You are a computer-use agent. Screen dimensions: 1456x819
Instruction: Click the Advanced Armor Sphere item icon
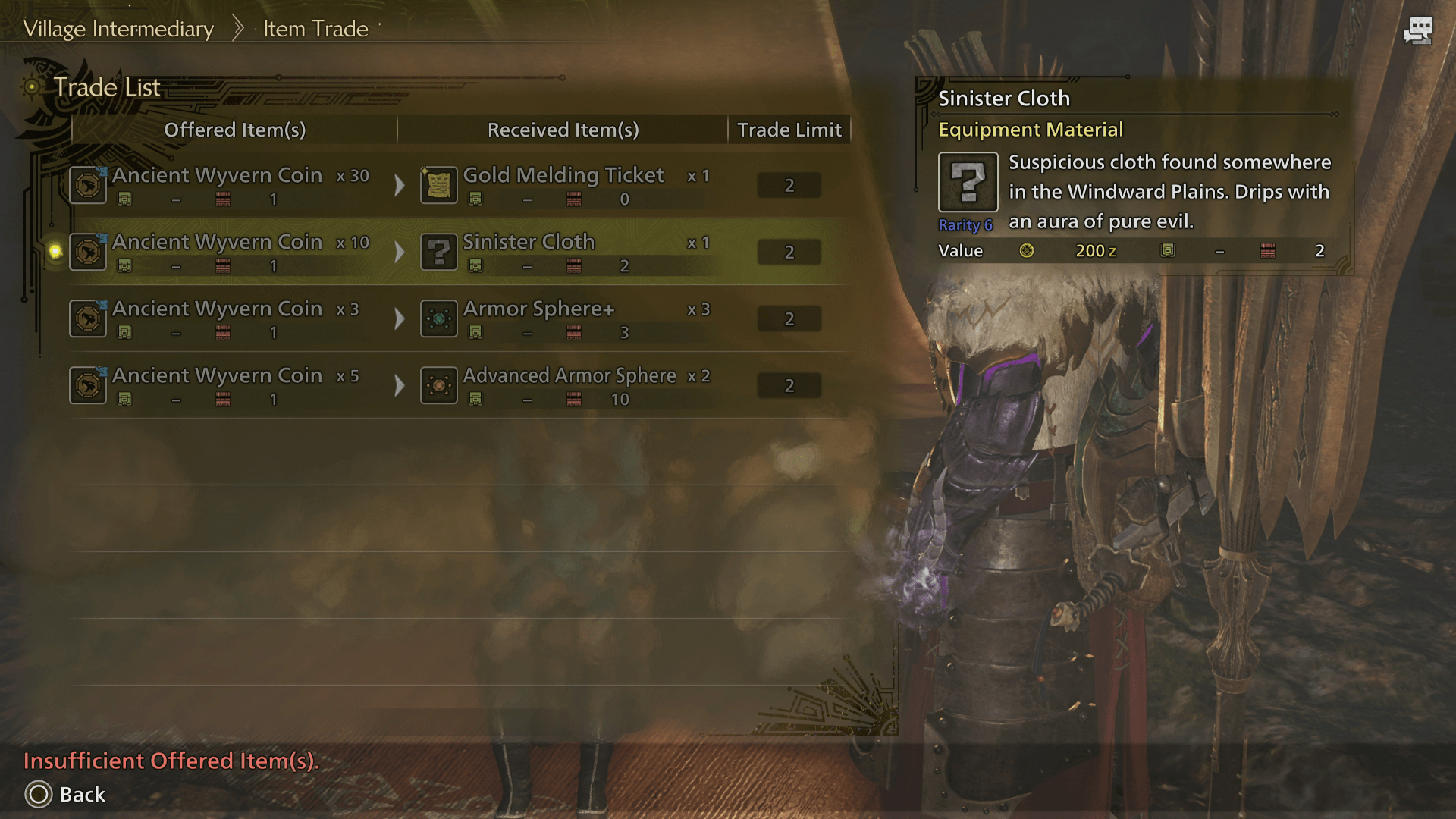(439, 385)
